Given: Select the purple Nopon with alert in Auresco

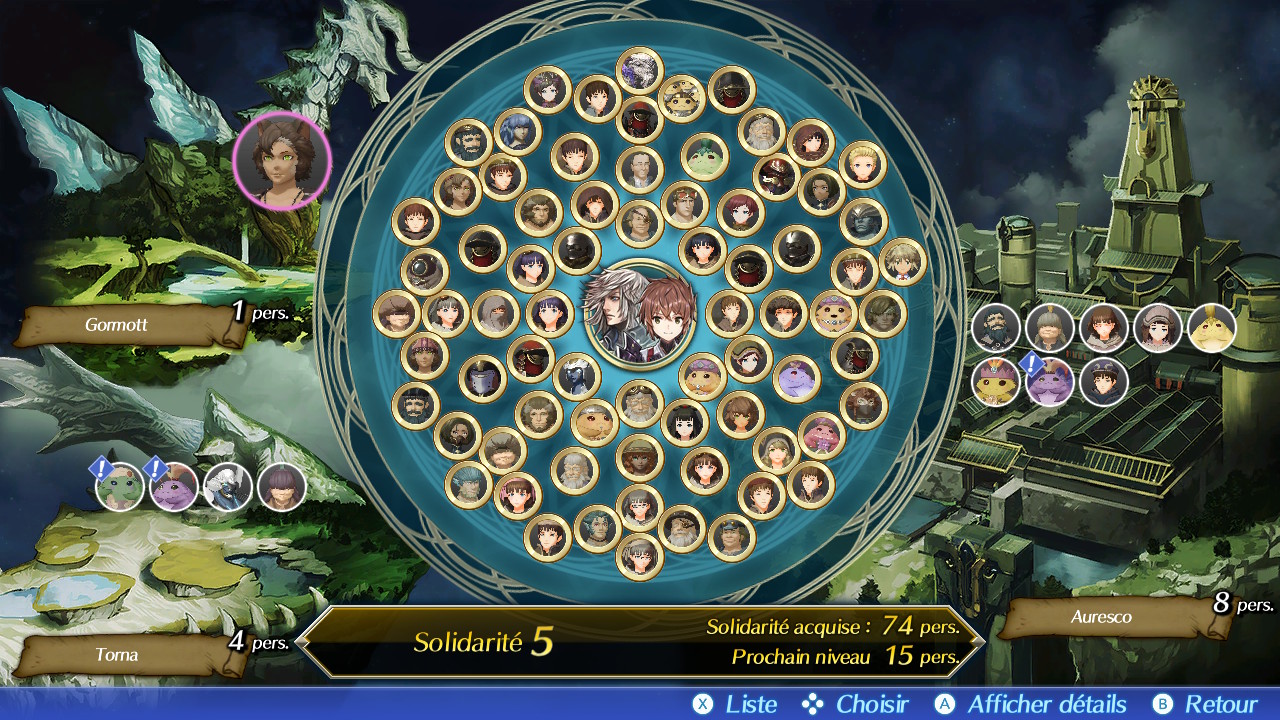Looking at the screenshot, I should tap(1050, 382).
